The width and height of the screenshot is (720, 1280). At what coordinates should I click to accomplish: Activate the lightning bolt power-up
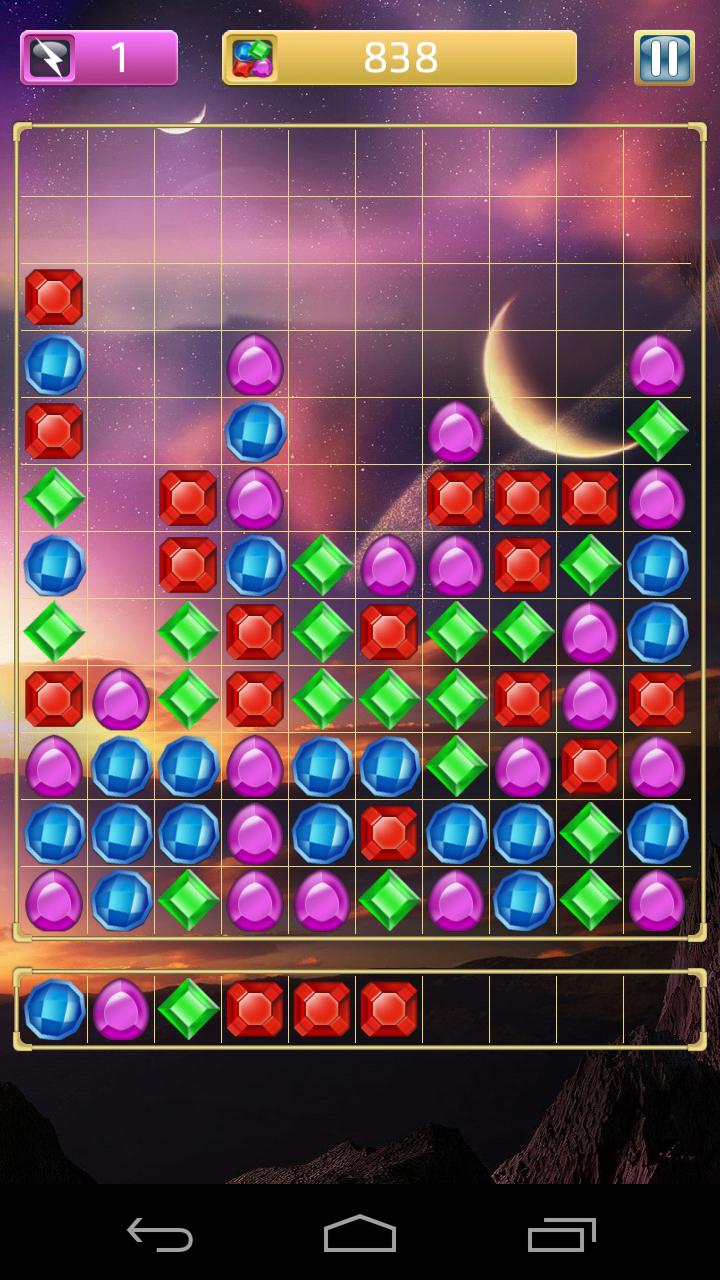pyautogui.click(x=50, y=58)
